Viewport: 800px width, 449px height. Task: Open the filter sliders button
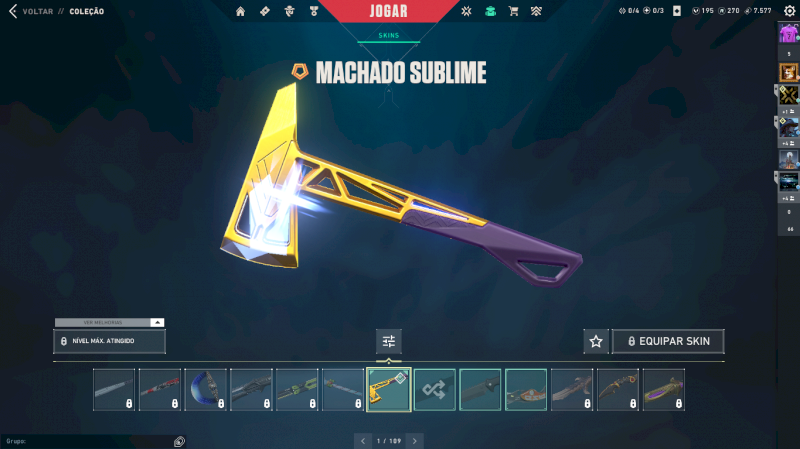[389, 341]
